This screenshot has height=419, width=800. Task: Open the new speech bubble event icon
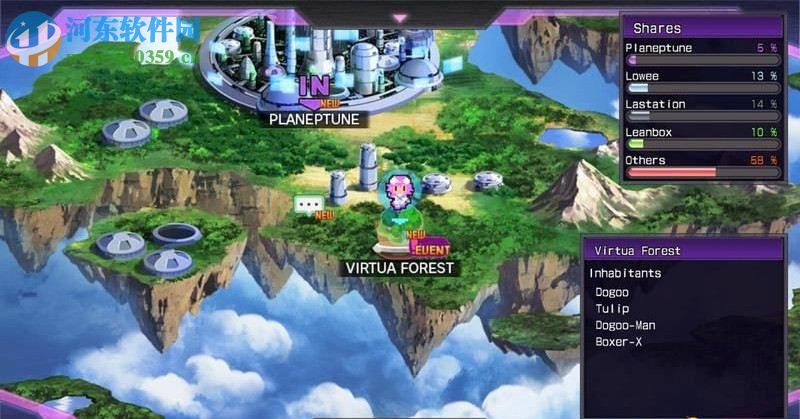tap(308, 205)
